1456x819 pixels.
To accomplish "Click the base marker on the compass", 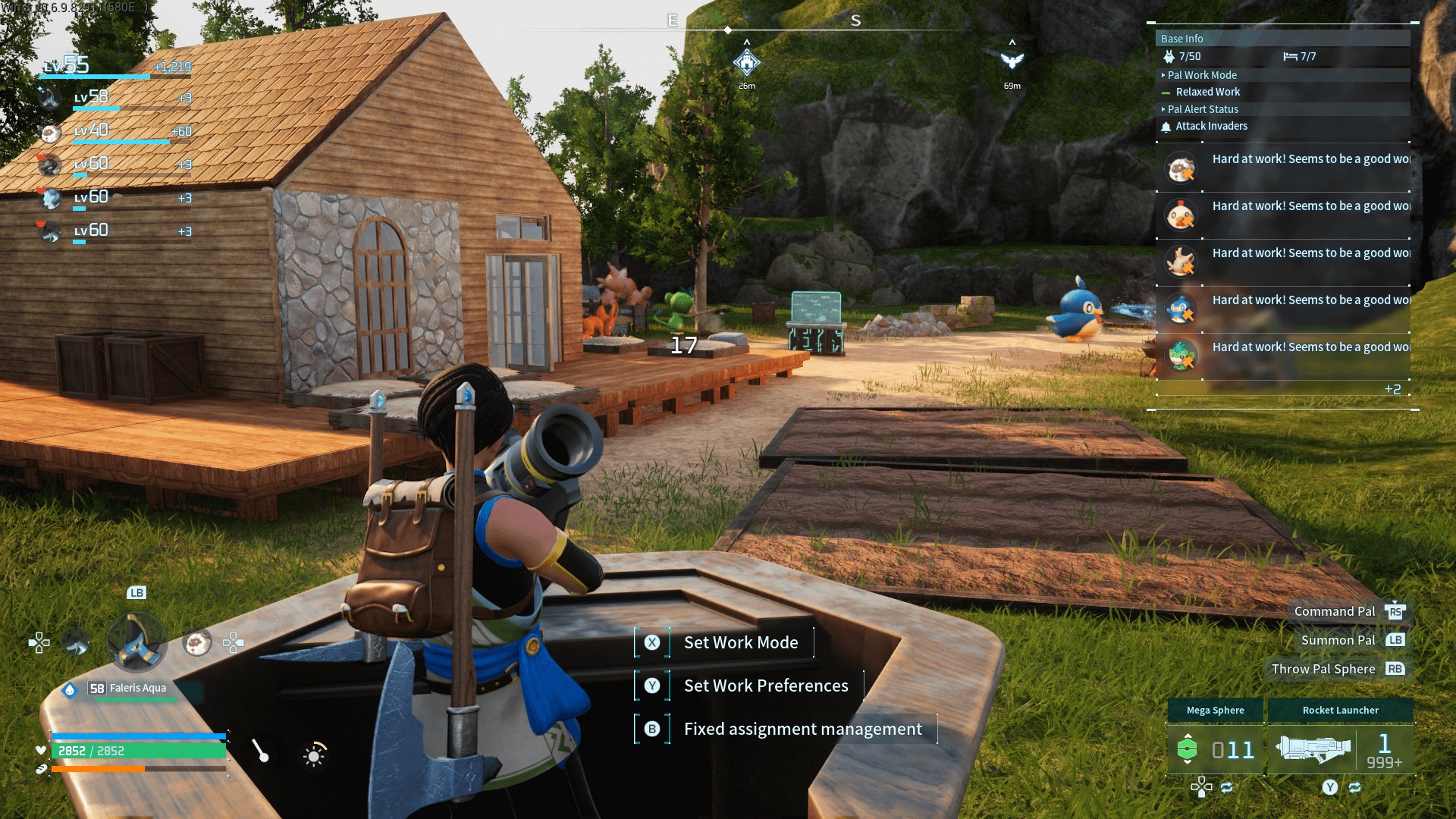I will point(747,62).
